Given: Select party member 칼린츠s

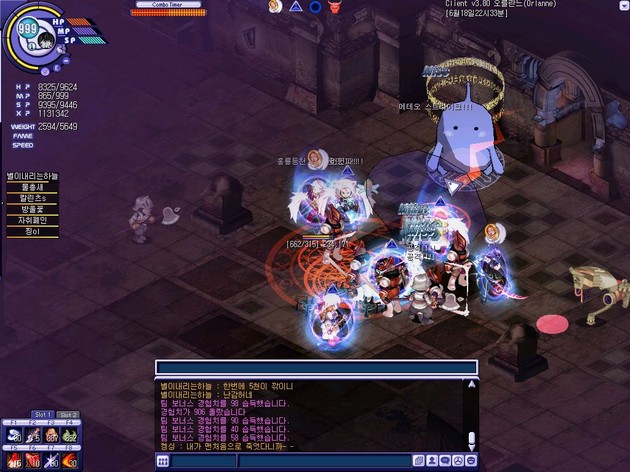Looking at the screenshot, I should click(32, 198).
